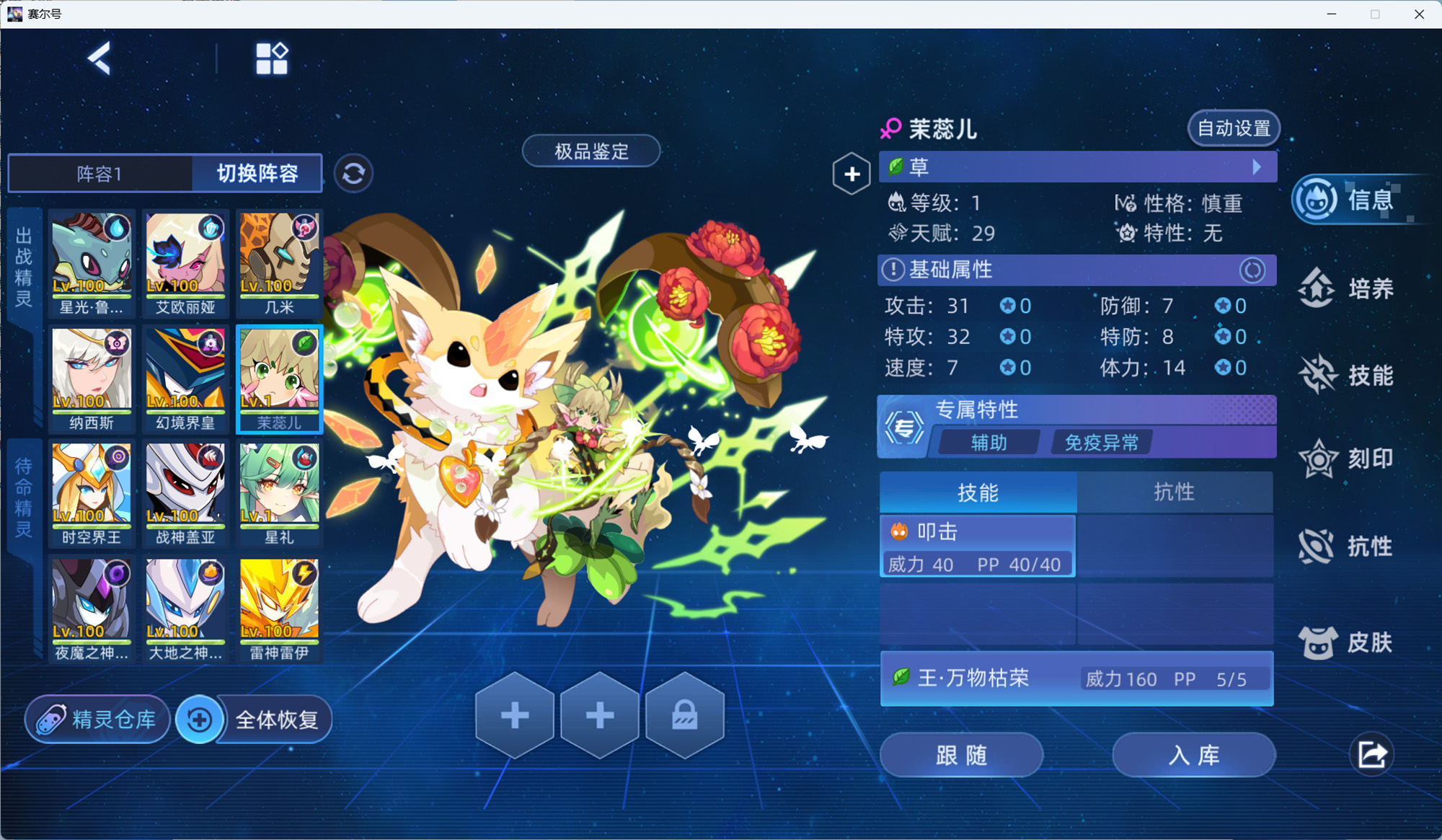Click the refresh icon next to 切换阵容
Screen dimensions: 1442x840
click(353, 174)
